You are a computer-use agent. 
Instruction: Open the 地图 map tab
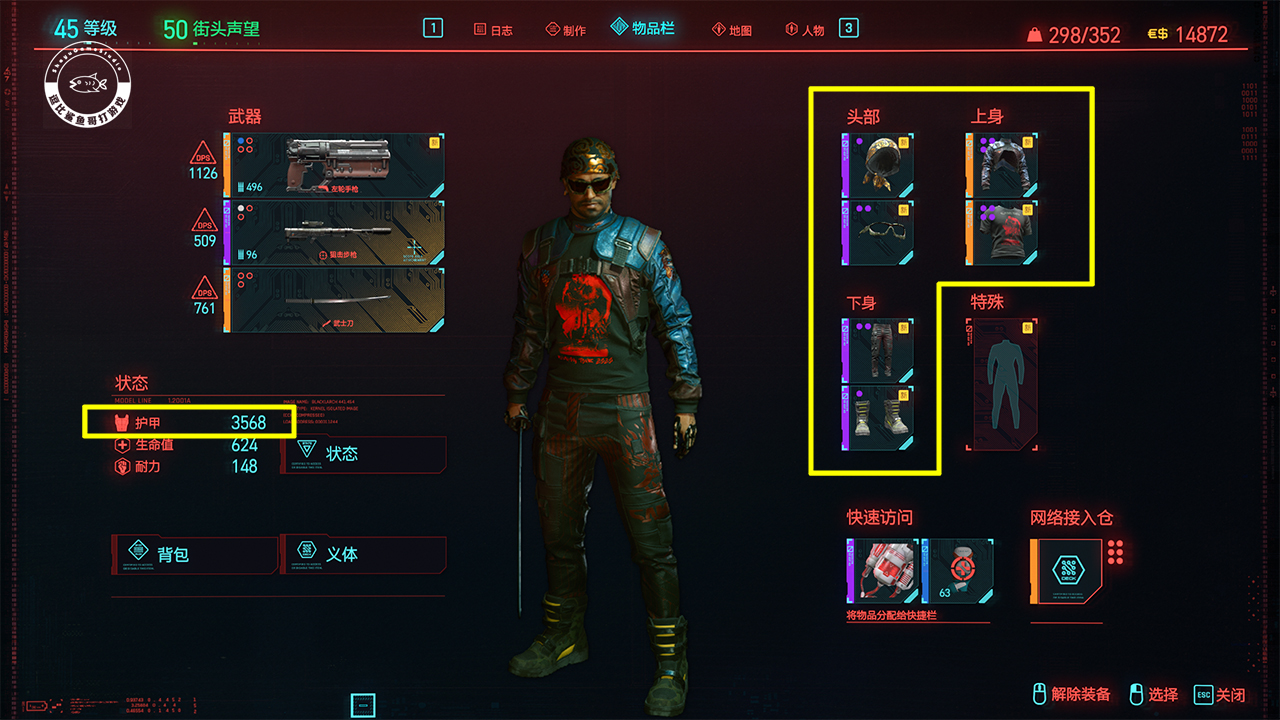pos(732,30)
